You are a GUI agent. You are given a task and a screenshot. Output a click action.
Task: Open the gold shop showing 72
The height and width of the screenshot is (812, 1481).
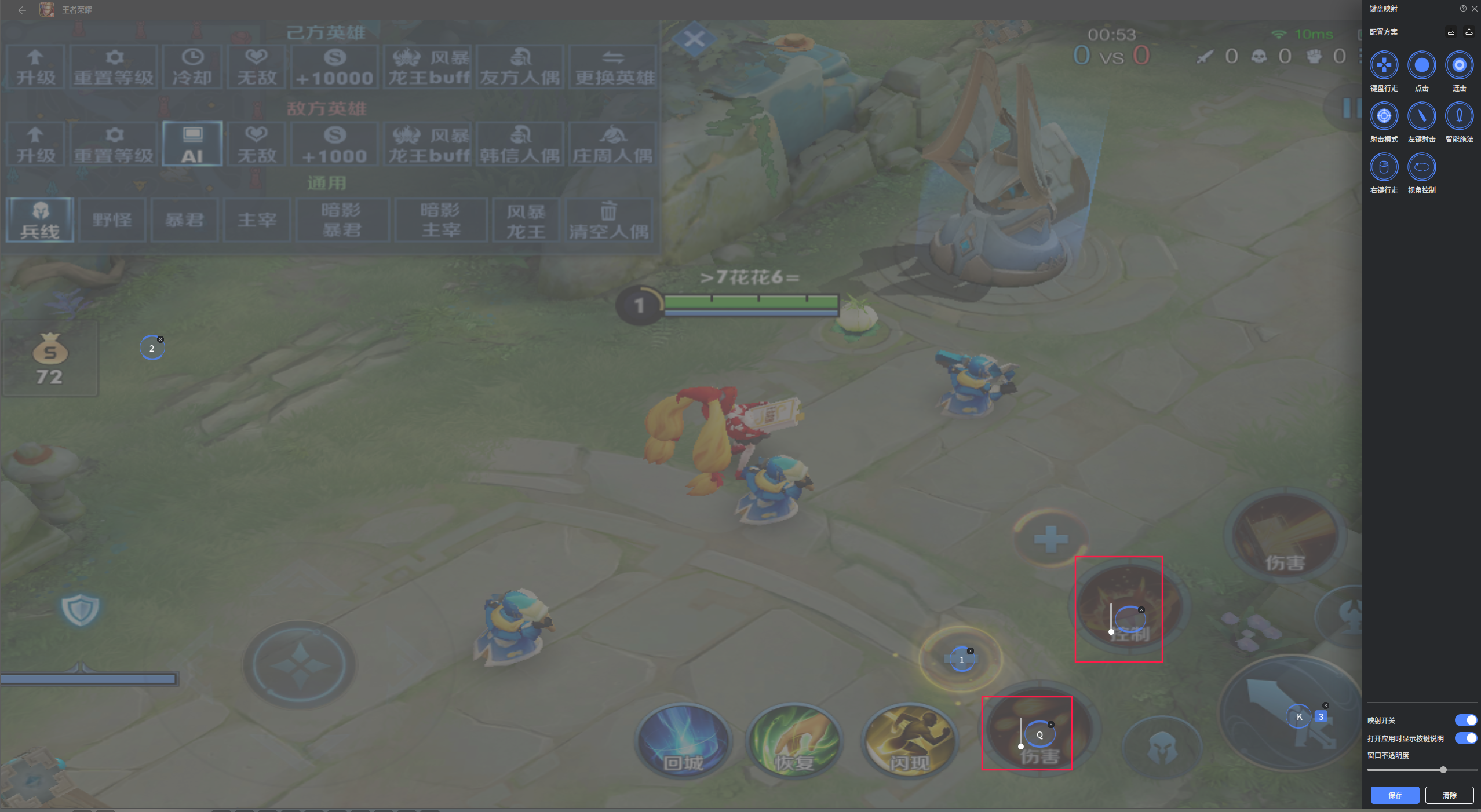[x=50, y=359]
